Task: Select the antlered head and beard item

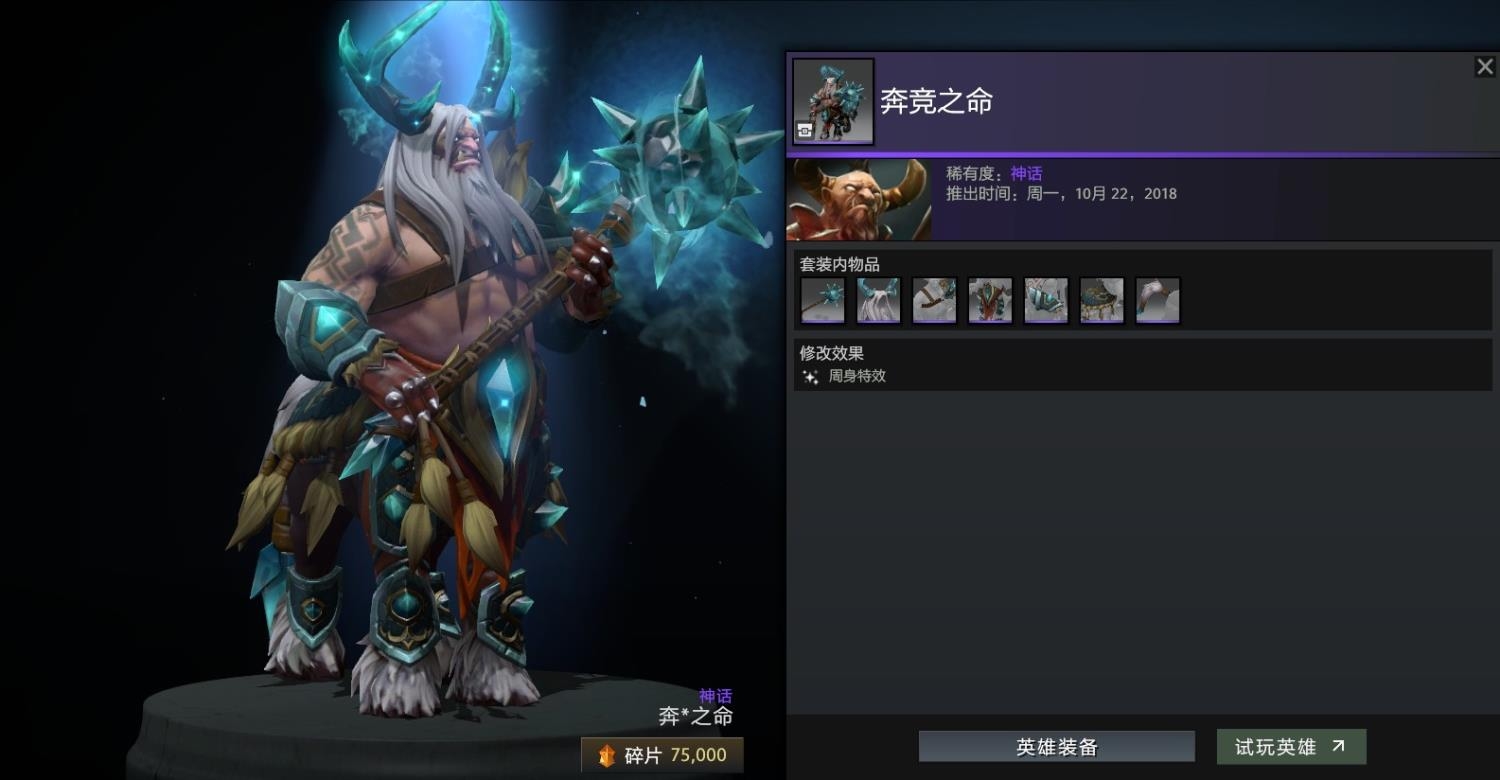Action: click(x=879, y=300)
